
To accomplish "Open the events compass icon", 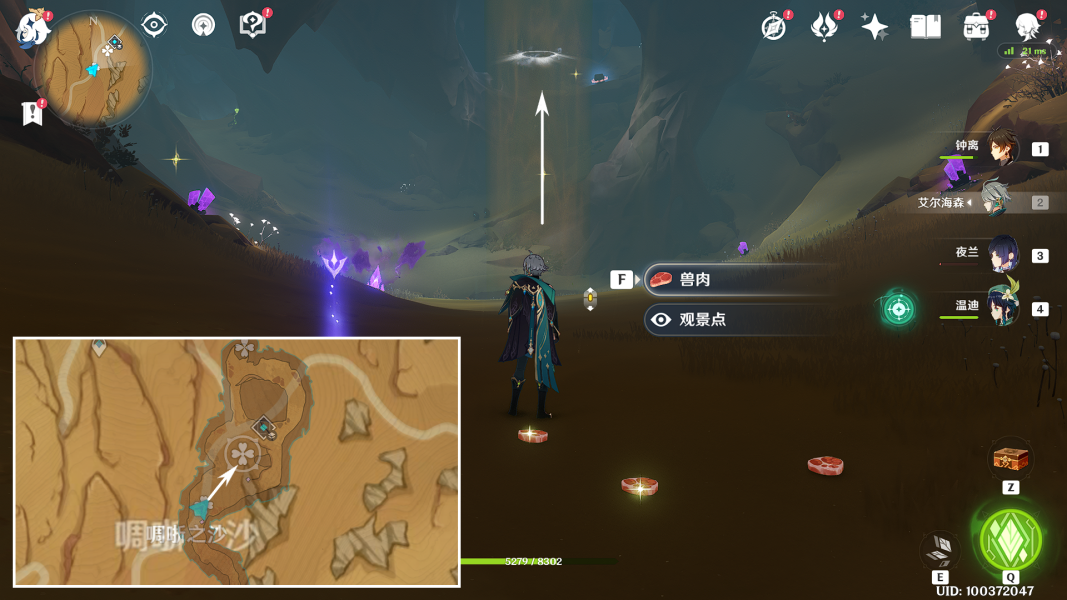I will tap(774, 27).
